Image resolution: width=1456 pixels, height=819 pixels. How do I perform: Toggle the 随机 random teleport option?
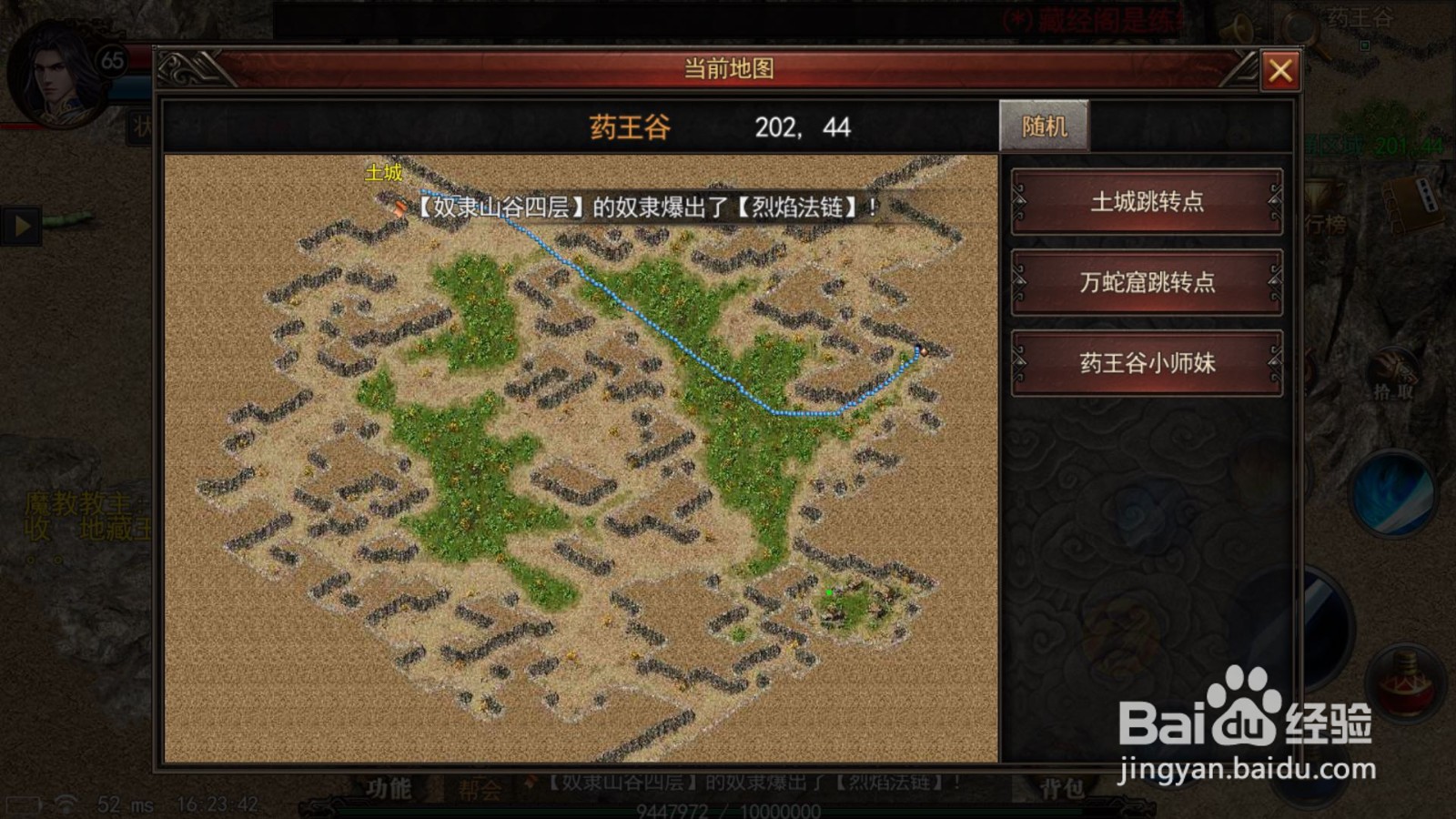(x=1045, y=125)
